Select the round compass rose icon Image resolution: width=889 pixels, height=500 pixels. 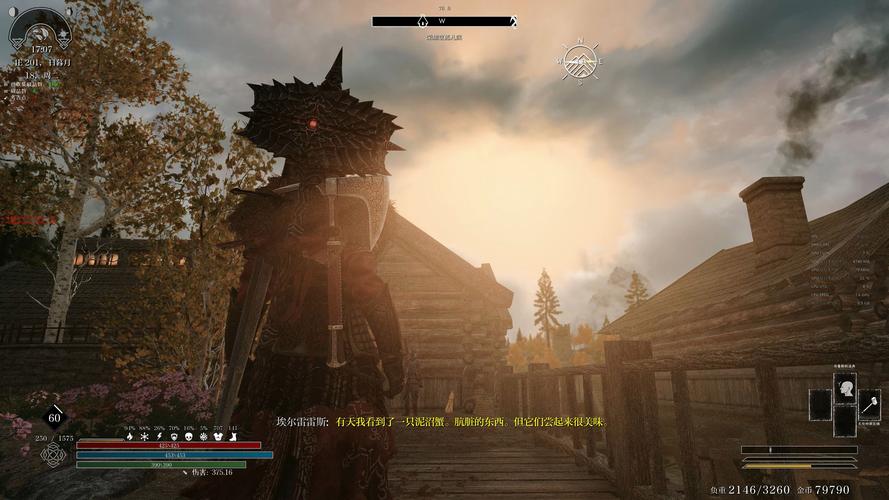[x=579, y=62]
